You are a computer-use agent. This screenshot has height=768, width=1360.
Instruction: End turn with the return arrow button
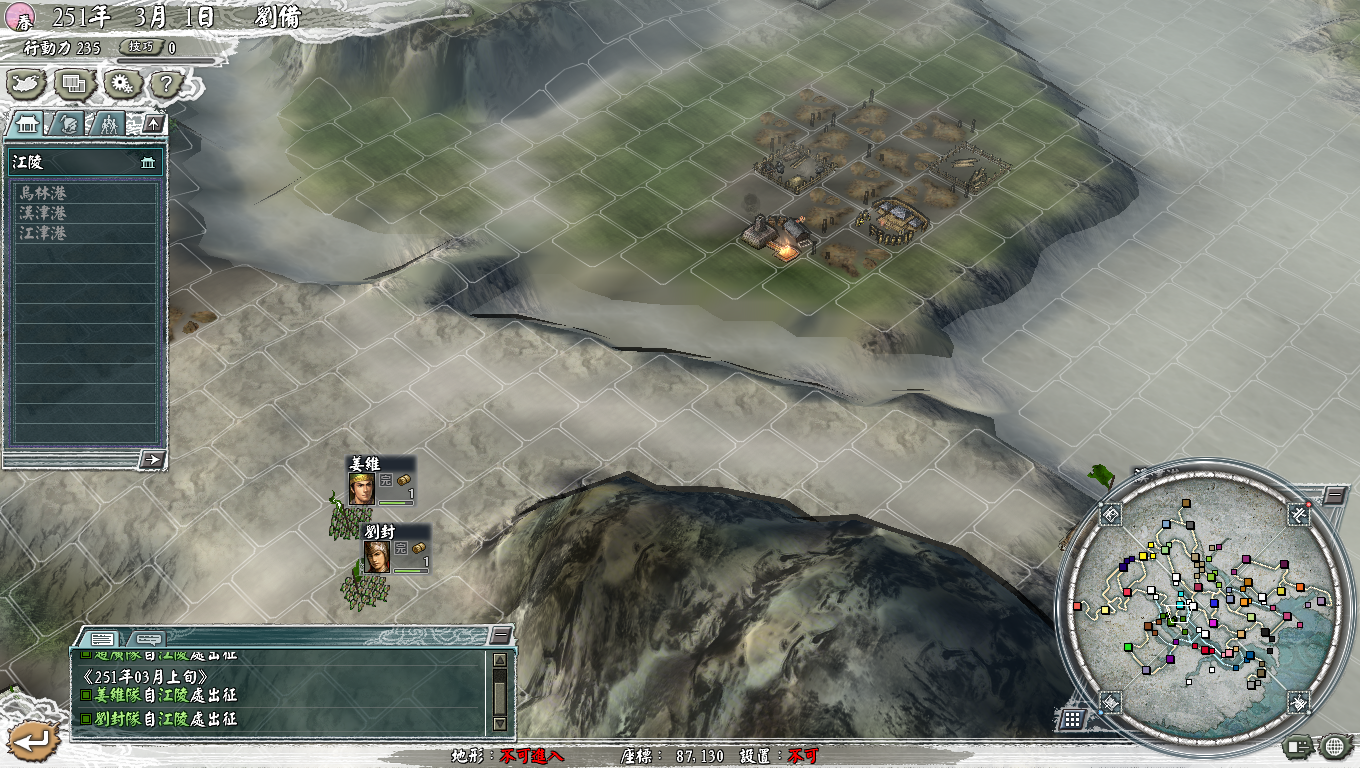[33, 741]
